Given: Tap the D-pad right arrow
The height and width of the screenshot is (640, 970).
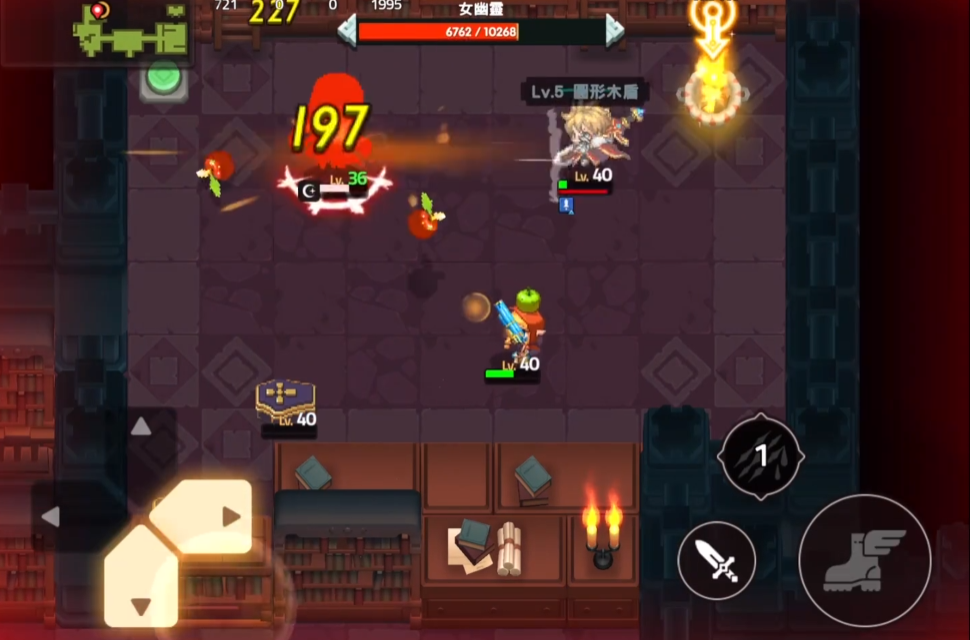Looking at the screenshot, I should click(x=231, y=517).
